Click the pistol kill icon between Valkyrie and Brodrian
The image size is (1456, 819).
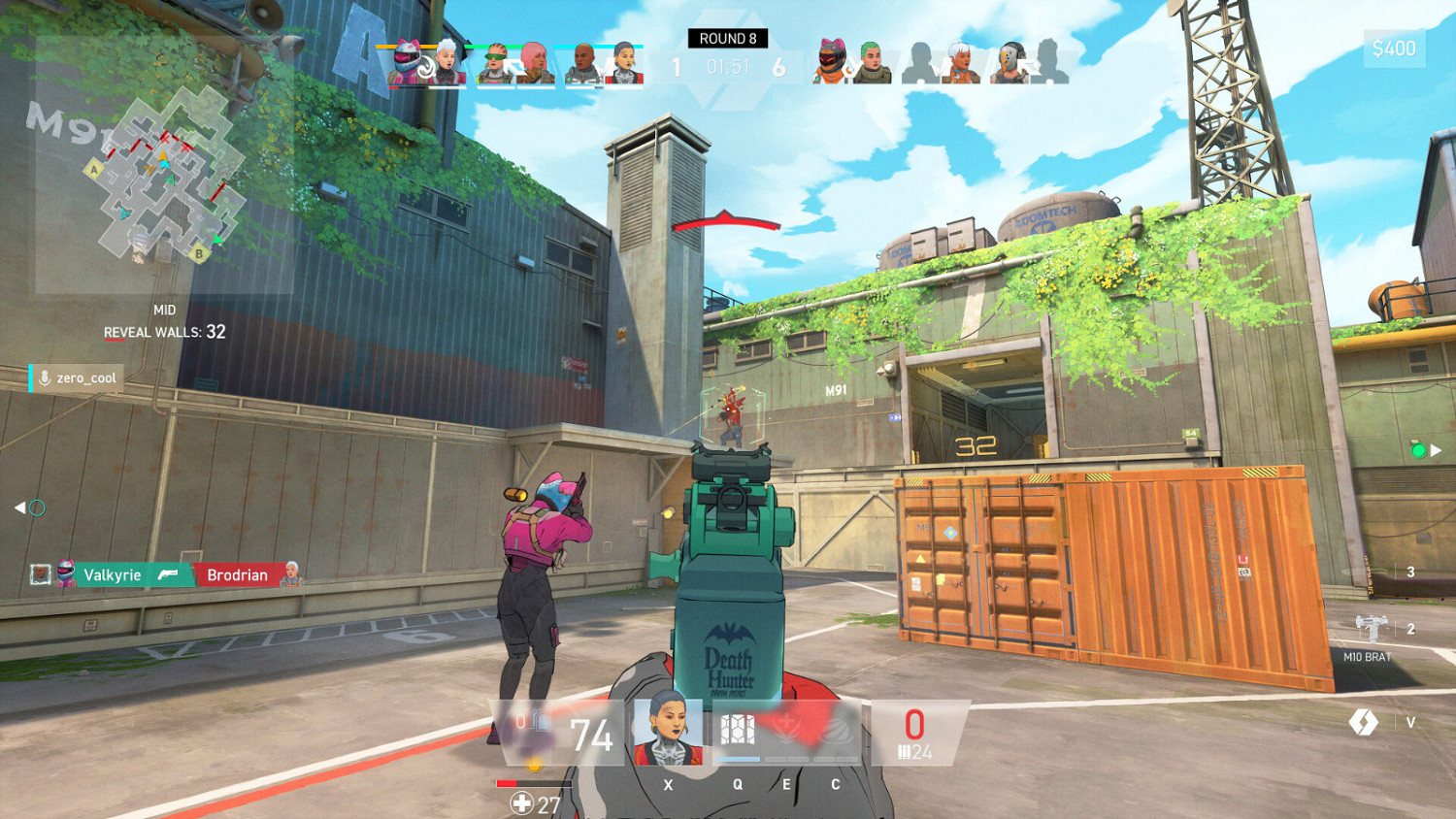coord(170,574)
